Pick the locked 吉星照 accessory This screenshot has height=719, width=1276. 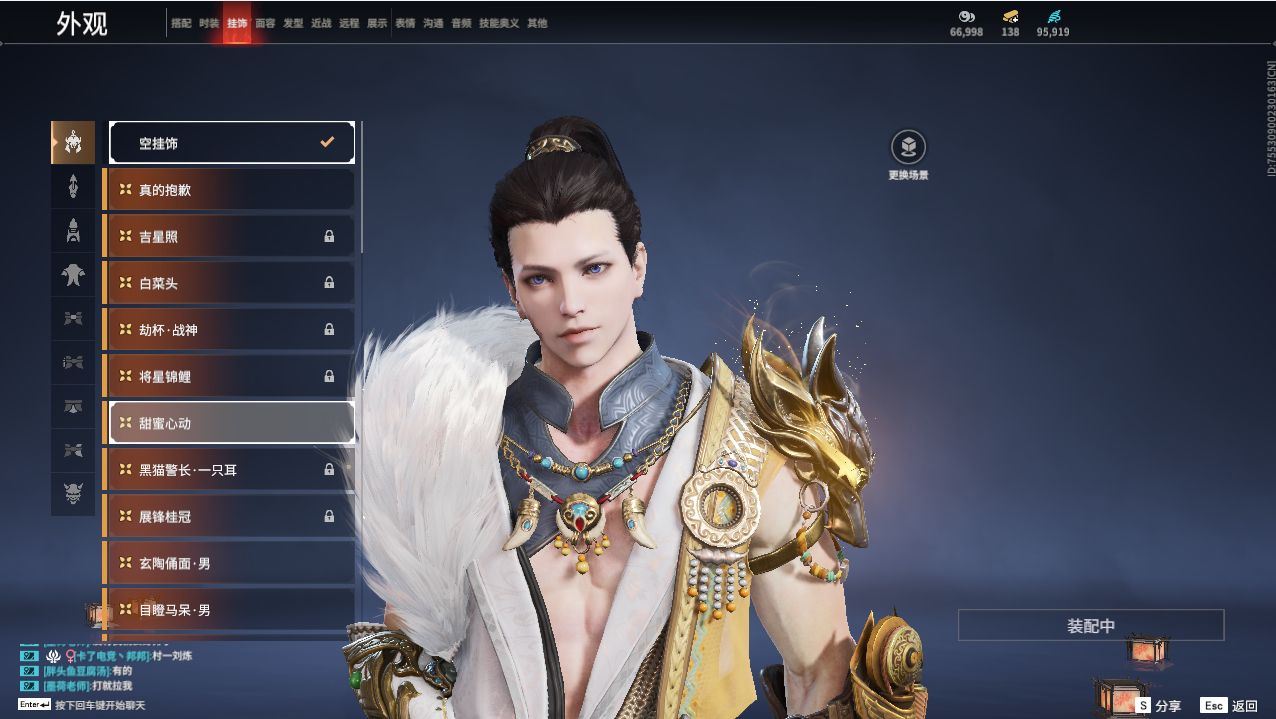point(232,237)
